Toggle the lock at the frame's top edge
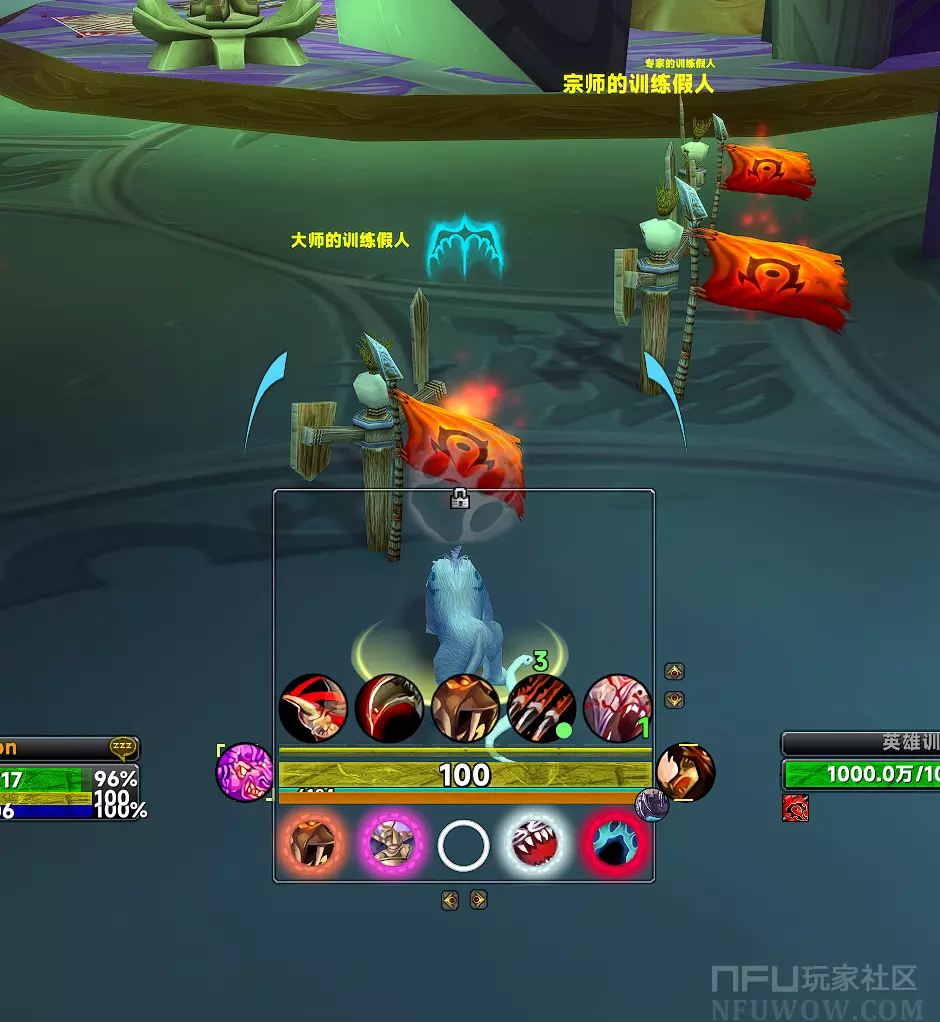940x1022 pixels. (x=460, y=499)
